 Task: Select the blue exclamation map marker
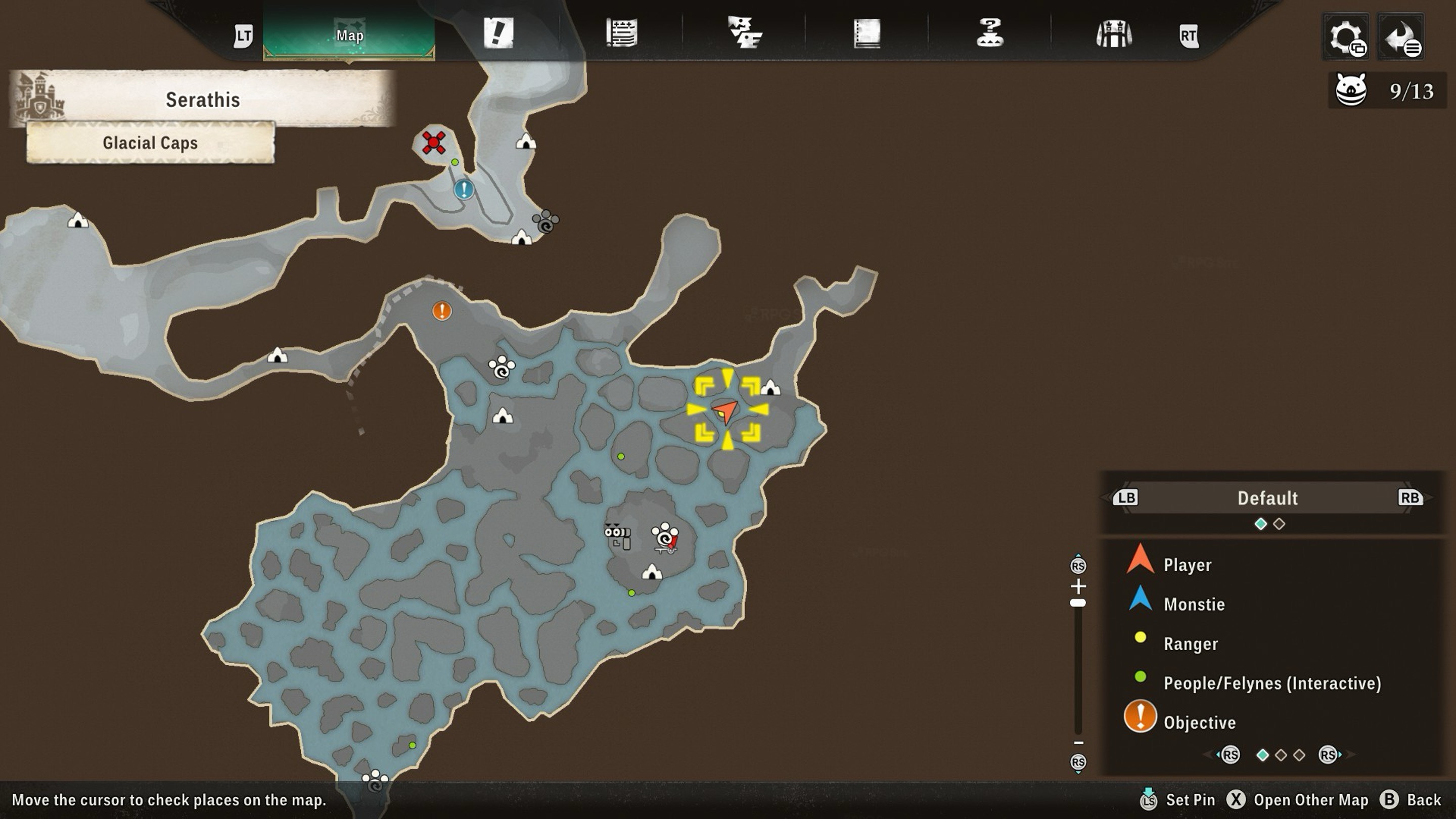(464, 190)
